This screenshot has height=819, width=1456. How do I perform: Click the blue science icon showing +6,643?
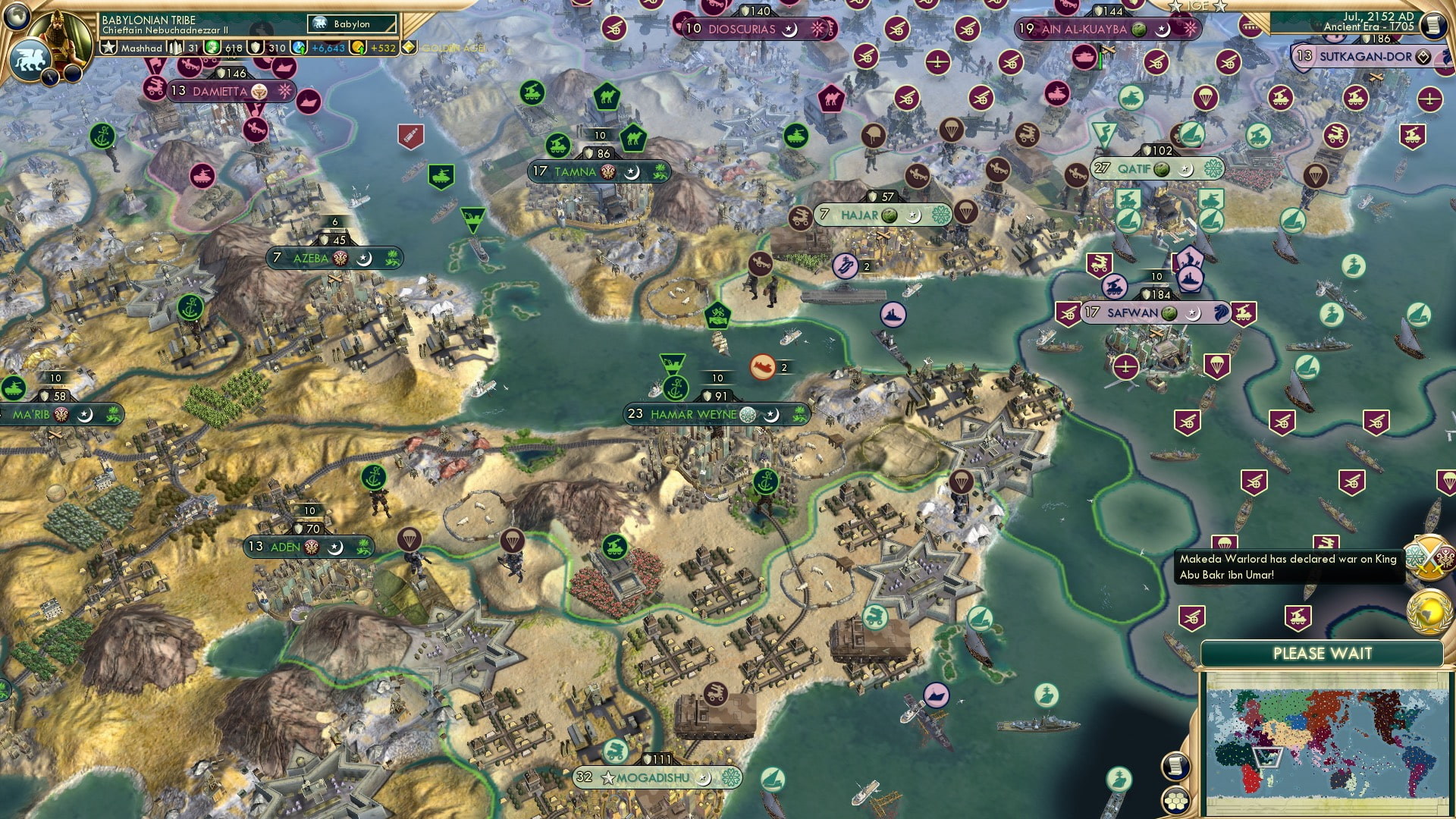299,48
